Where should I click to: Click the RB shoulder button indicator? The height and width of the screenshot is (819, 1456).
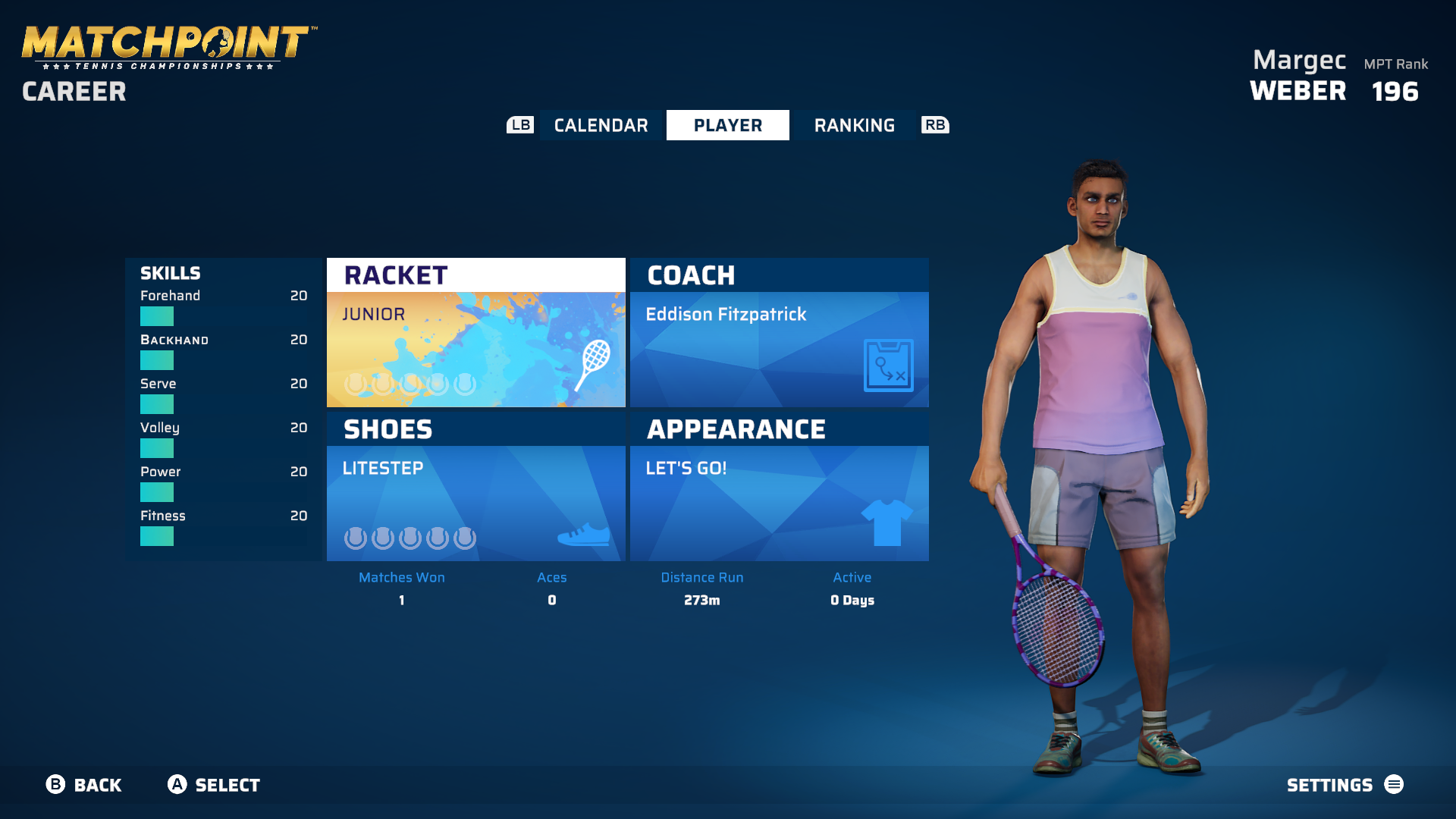(x=935, y=125)
